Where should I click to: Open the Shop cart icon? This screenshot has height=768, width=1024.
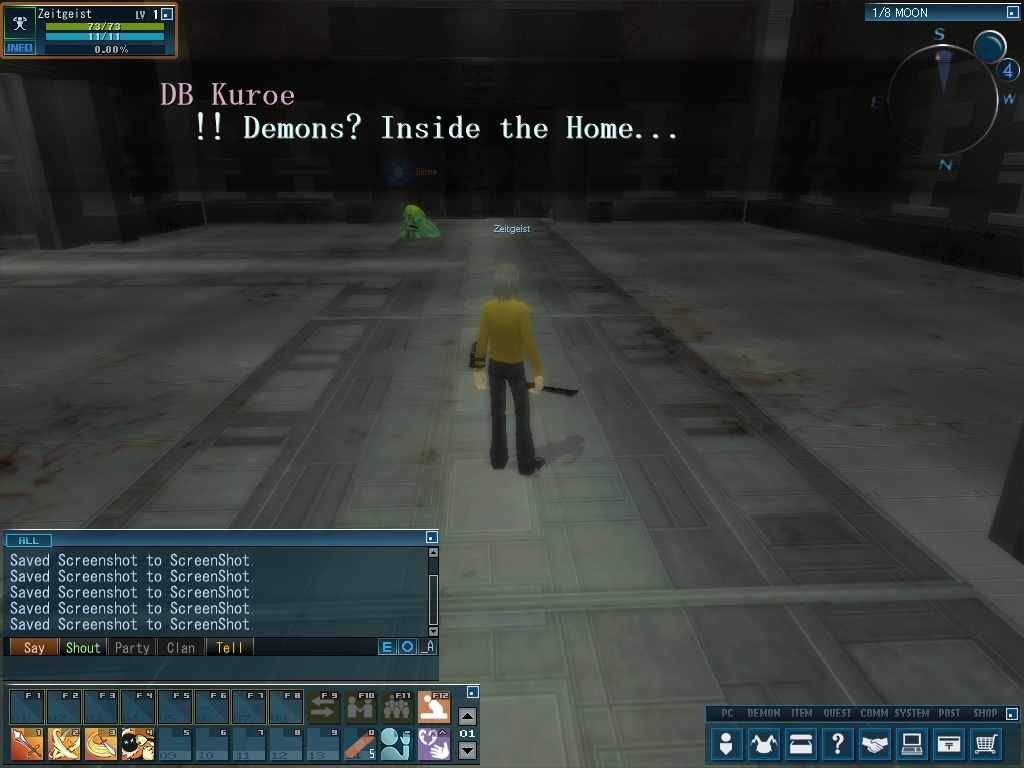[x=986, y=744]
